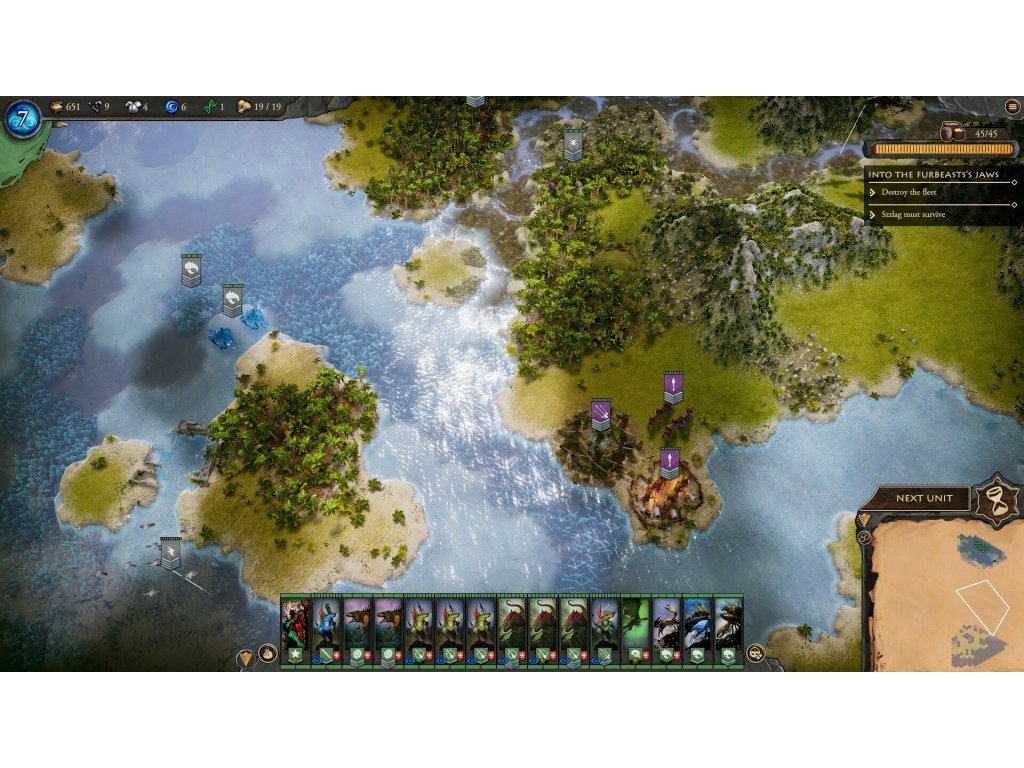Expand the Into the Furbeasts's Jaws quest
This screenshot has height=768, width=1024.
coord(940,173)
